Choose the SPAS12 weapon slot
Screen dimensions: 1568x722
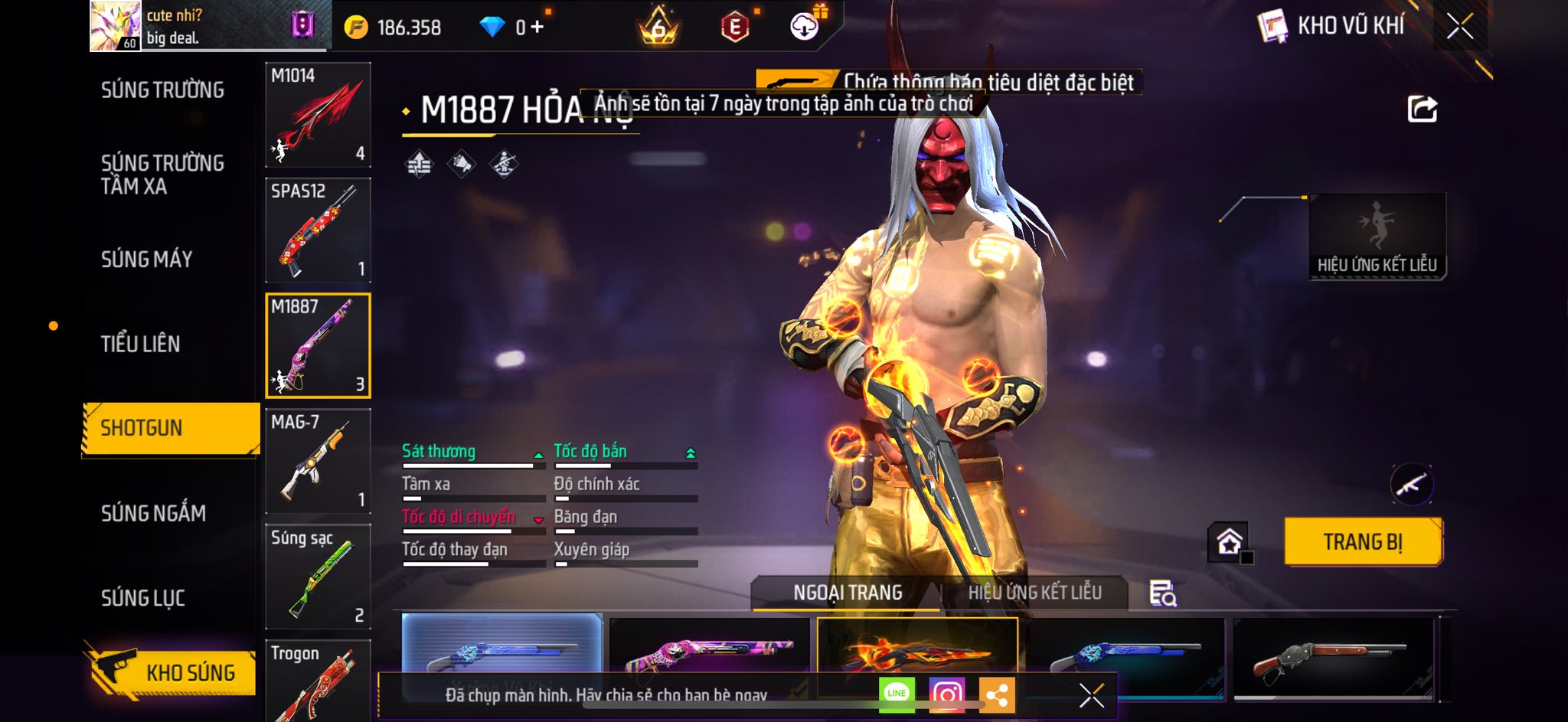pos(318,230)
